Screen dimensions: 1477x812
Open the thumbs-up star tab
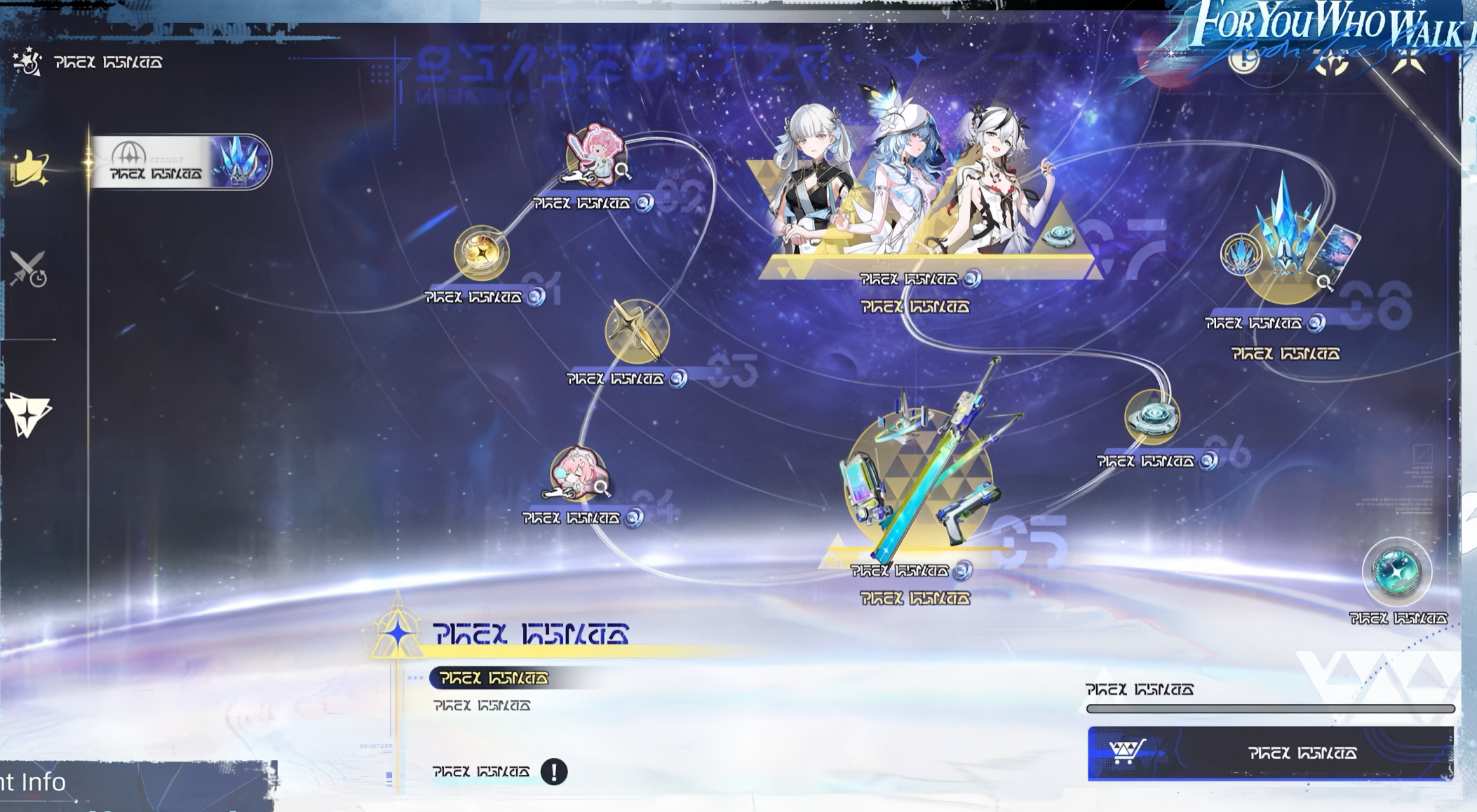click(29, 169)
